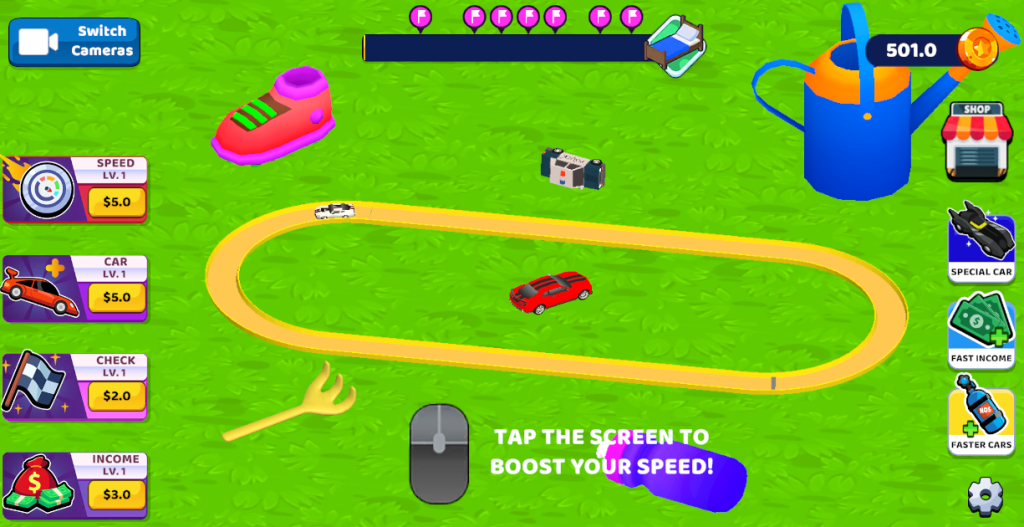Buy the Income upgrade for $3.0
1024x527 pixels.
[116, 494]
